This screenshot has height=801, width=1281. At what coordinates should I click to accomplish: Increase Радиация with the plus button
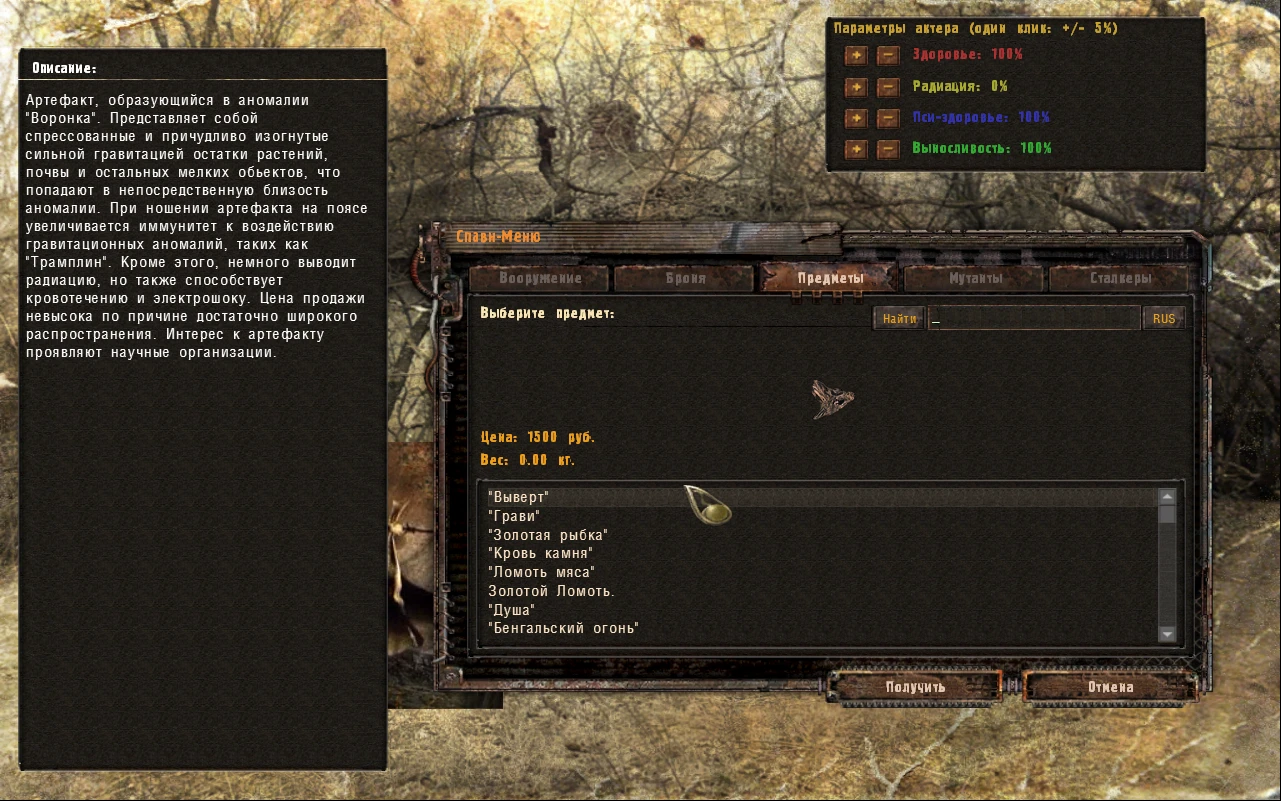click(x=856, y=87)
